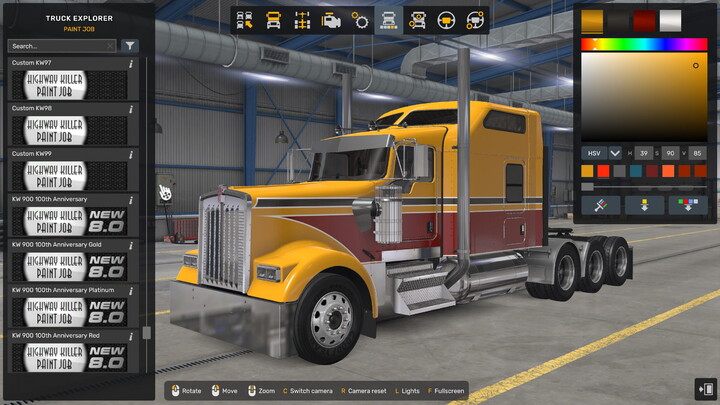Activate the color picker eyedropper tool
The height and width of the screenshot is (405, 720).
601,205
